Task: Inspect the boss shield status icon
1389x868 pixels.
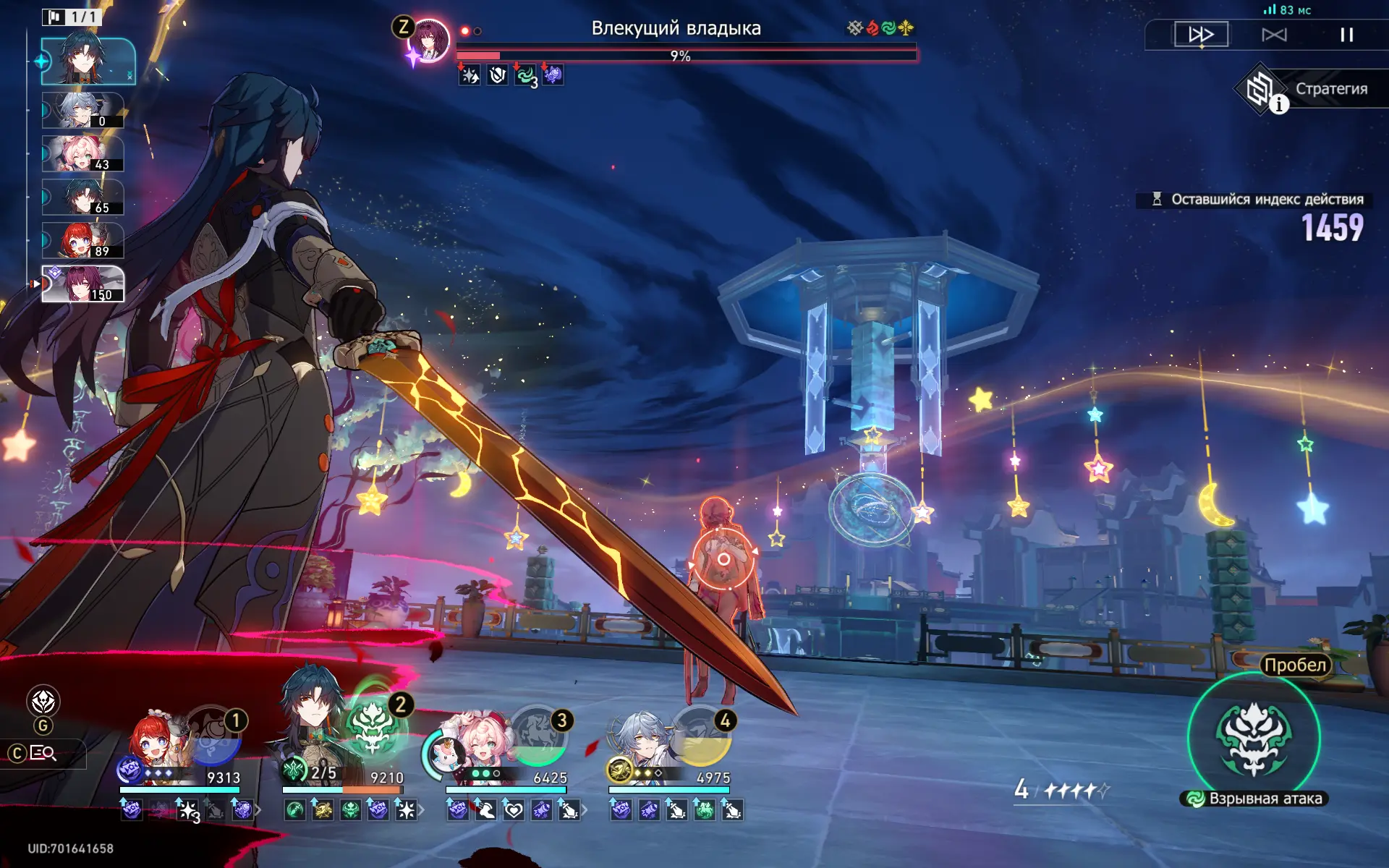Action: click(497, 75)
